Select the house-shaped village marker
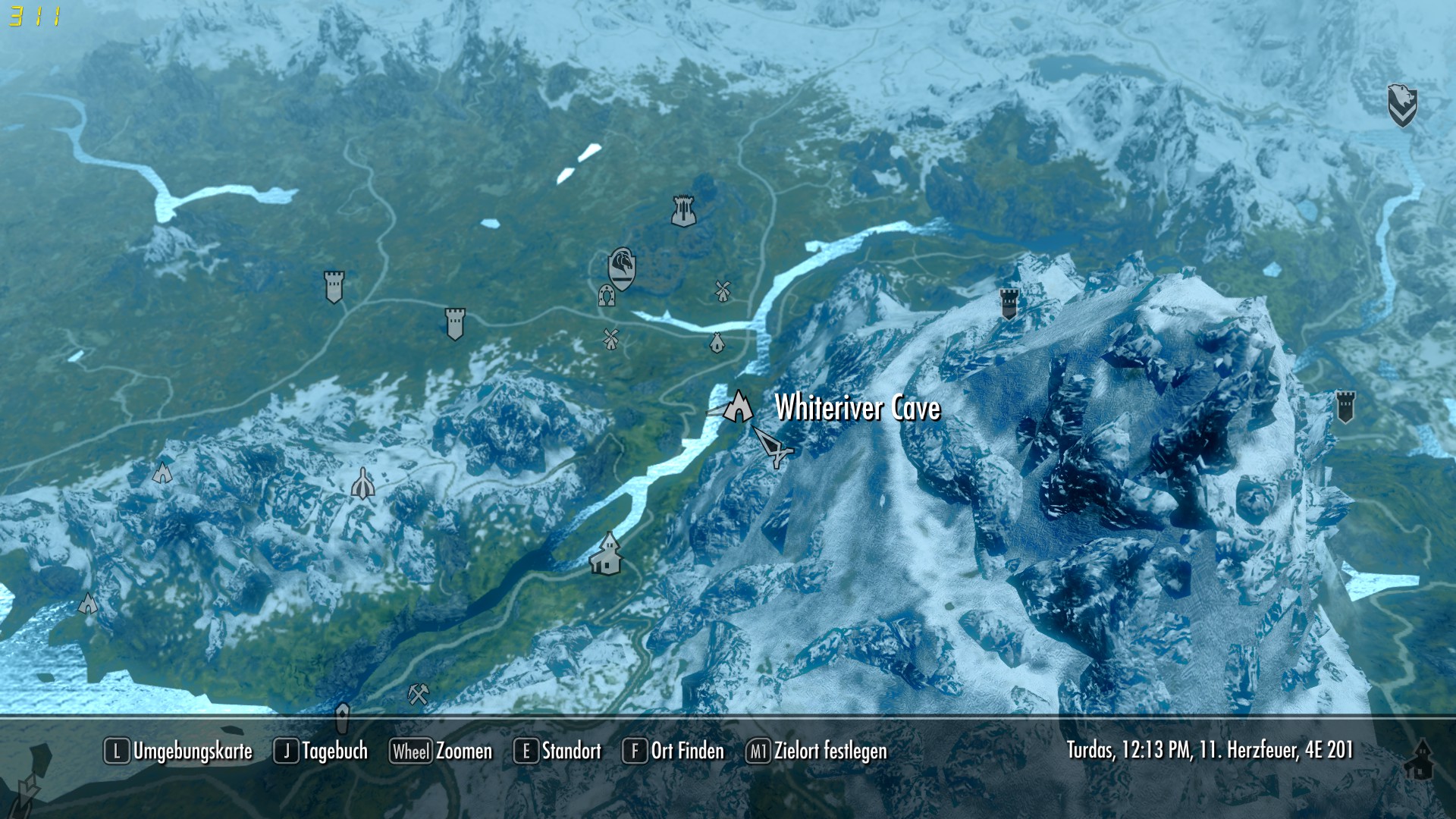The height and width of the screenshot is (819, 1456). click(607, 554)
